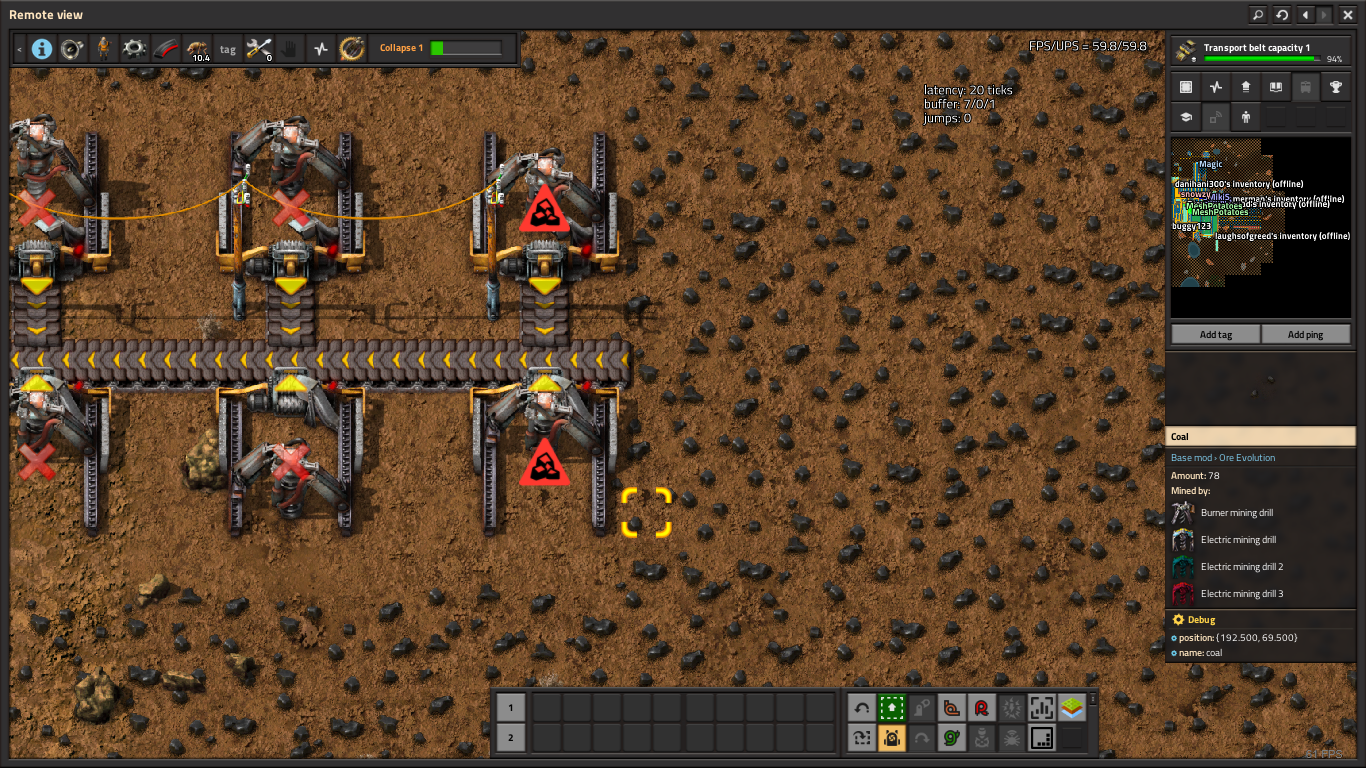This screenshot has height=768, width=1366.
Task: Click the undo arrow shortcut
Action: point(862,708)
